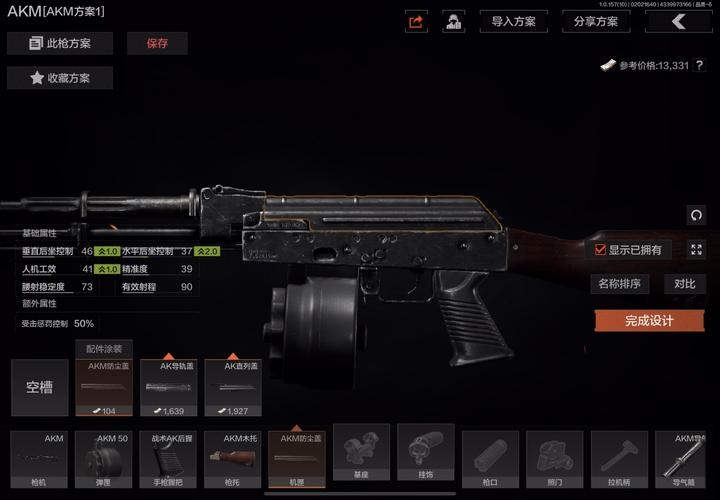This screenshot has width=720, height=500.
Task: Share this build via 分享方案
Action: [595, 21]
